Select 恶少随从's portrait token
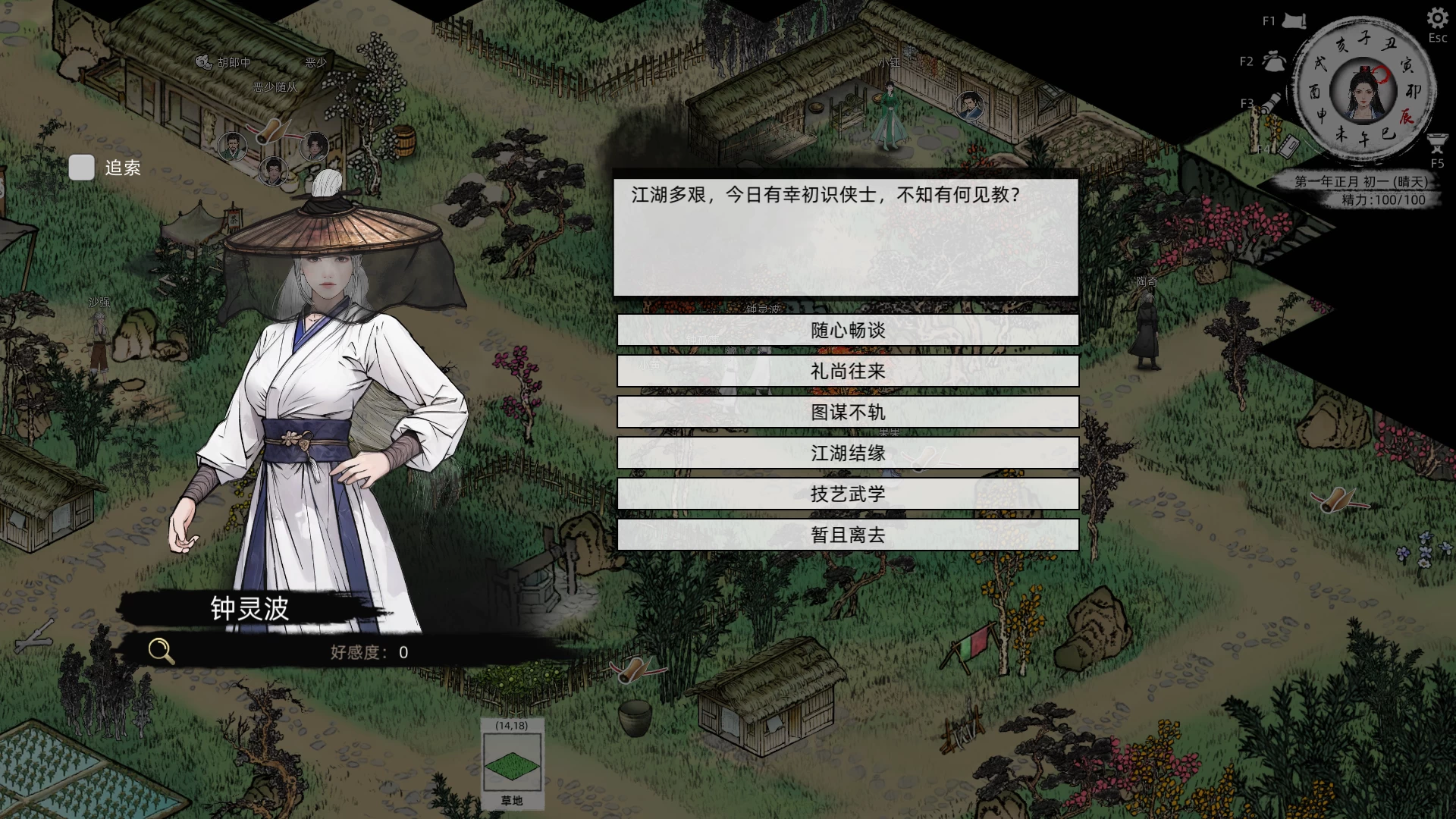The width and height of the screenshot is (1456, 819). point(272,172)
